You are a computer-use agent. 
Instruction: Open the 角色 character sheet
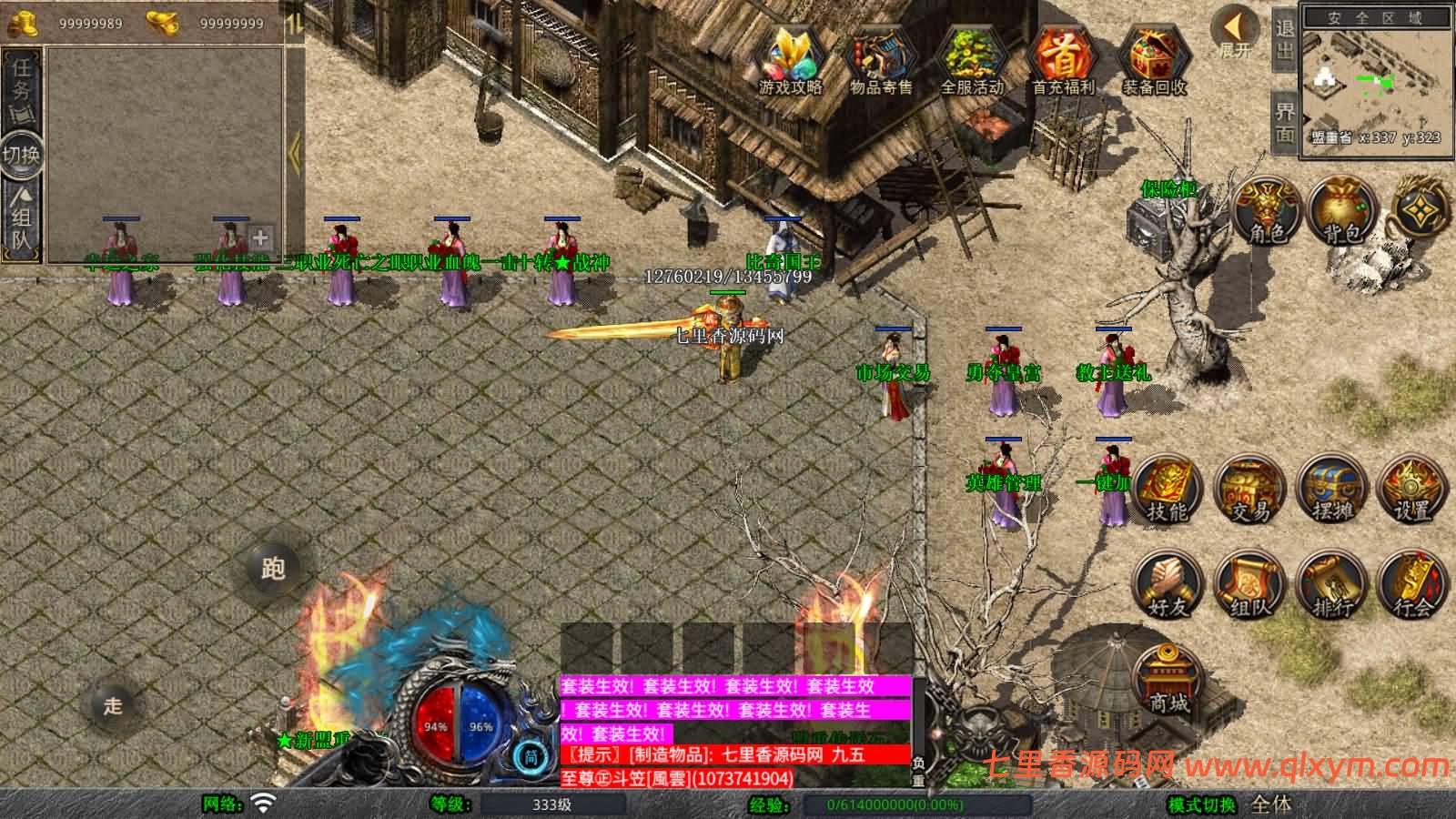(1266, 211)
